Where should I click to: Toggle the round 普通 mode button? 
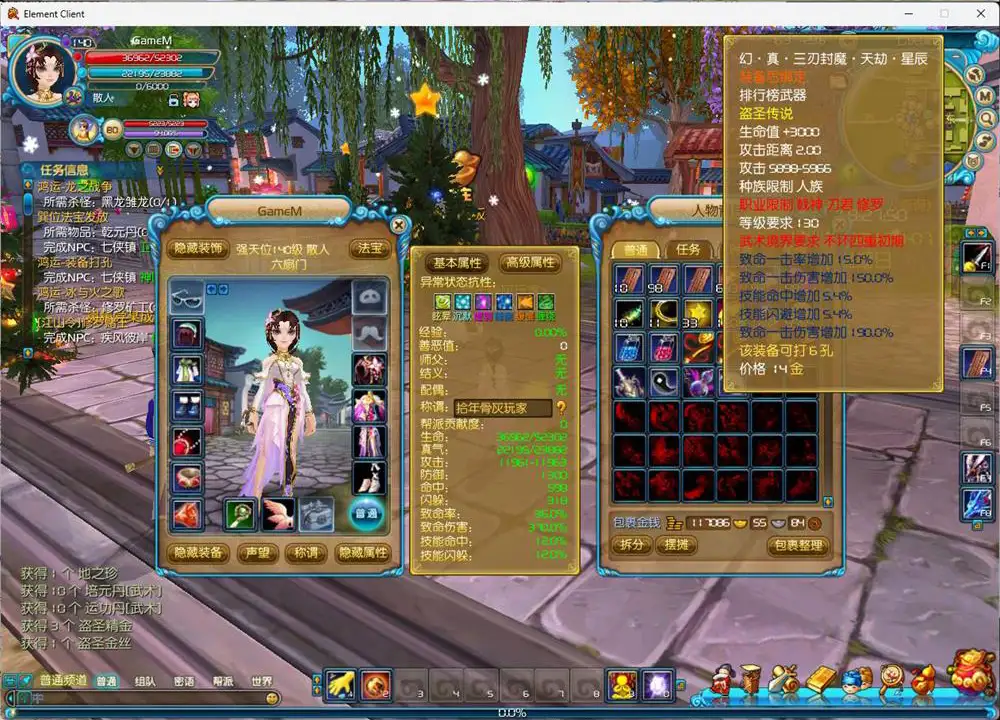click(366, 514)
